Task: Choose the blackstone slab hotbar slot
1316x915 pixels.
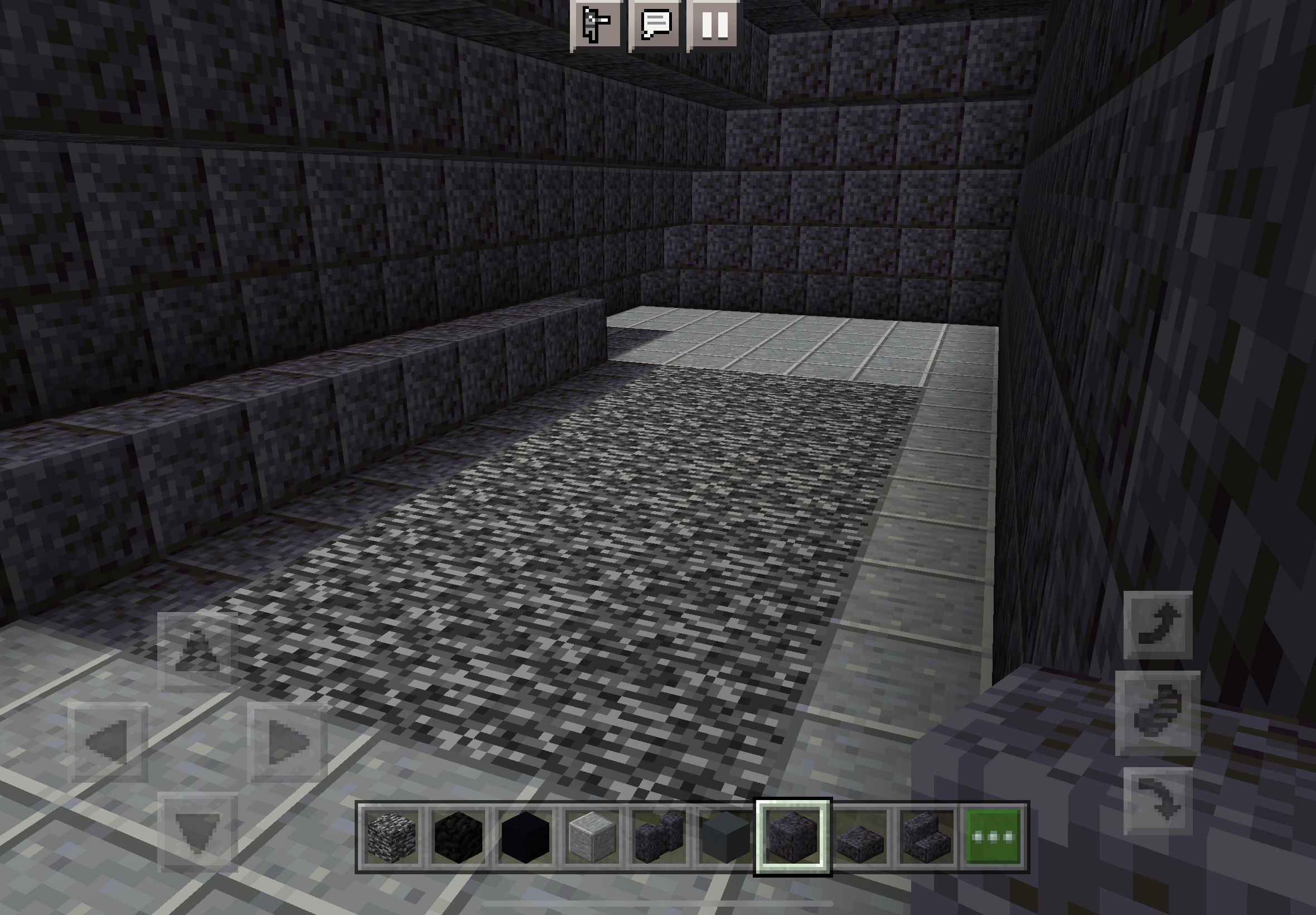Action: click(860, 836)
